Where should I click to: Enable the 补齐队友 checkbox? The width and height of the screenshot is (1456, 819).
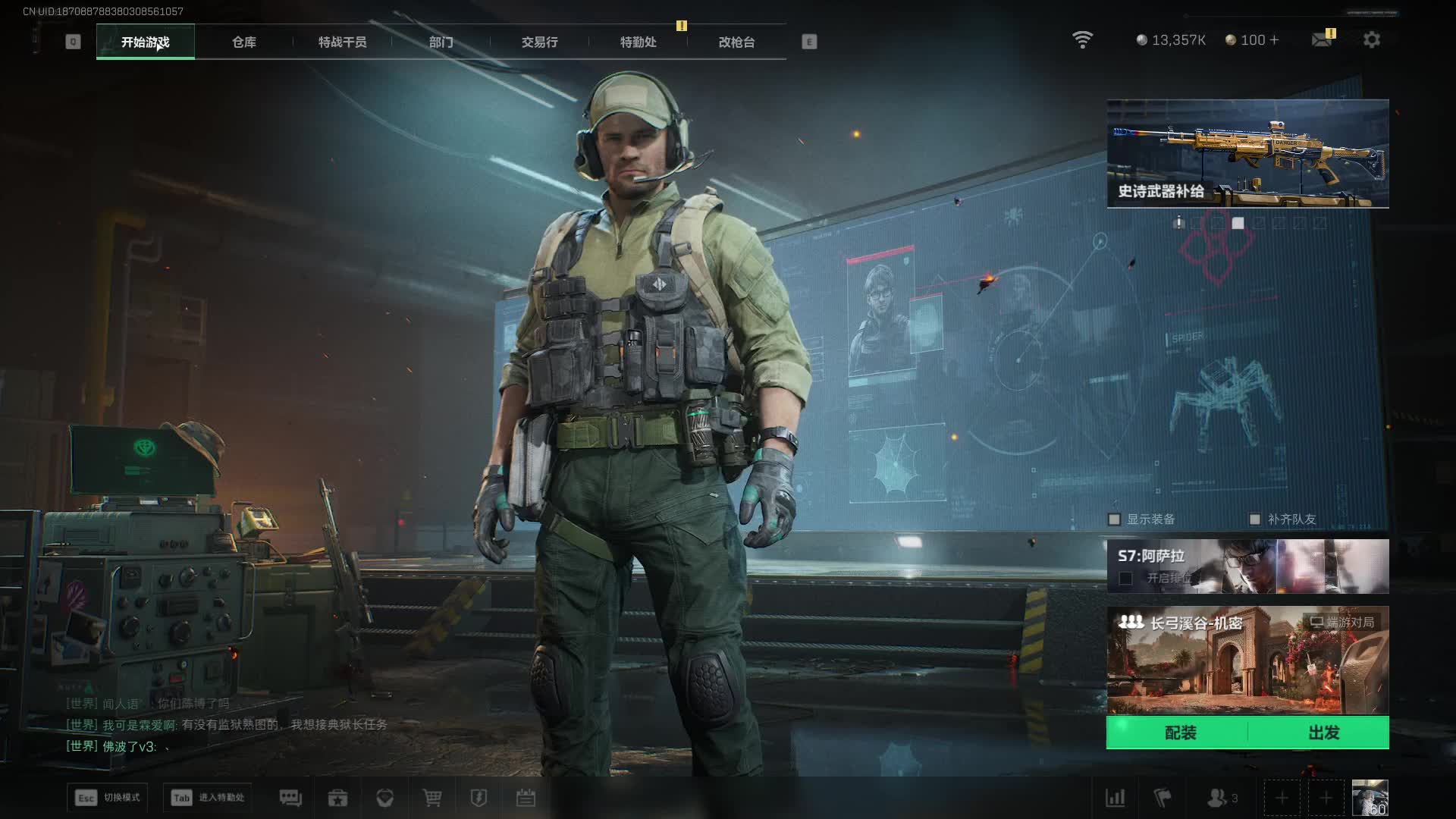point(1255,519)
